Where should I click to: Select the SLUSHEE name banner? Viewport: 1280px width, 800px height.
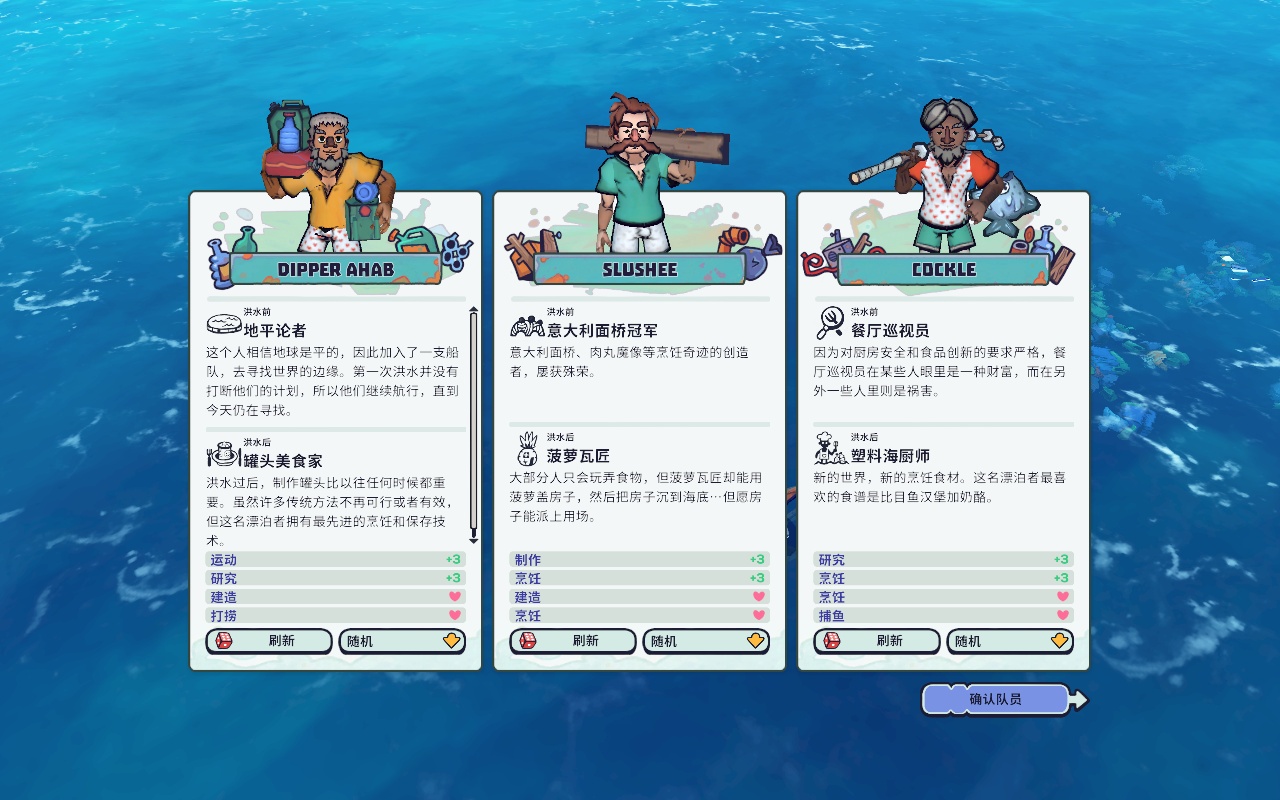tap(639, 269)
